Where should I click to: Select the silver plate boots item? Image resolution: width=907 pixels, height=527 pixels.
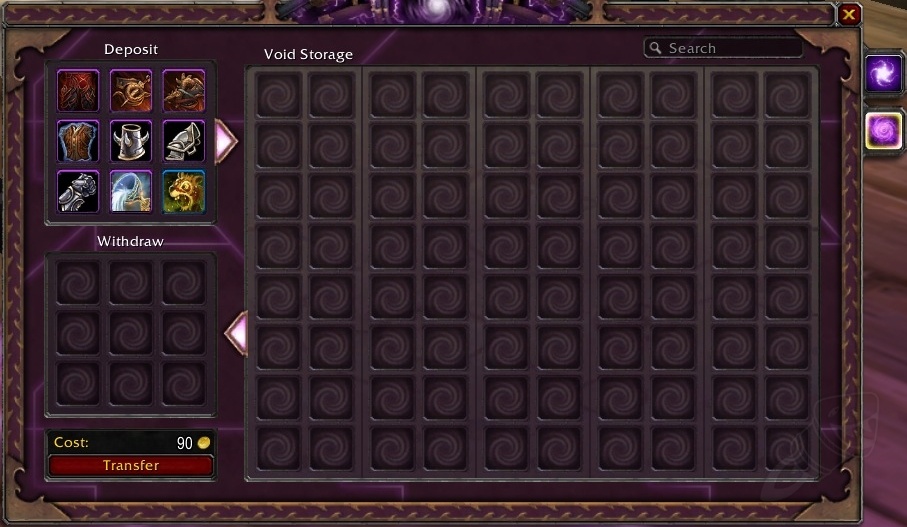(x=184, y=141)
